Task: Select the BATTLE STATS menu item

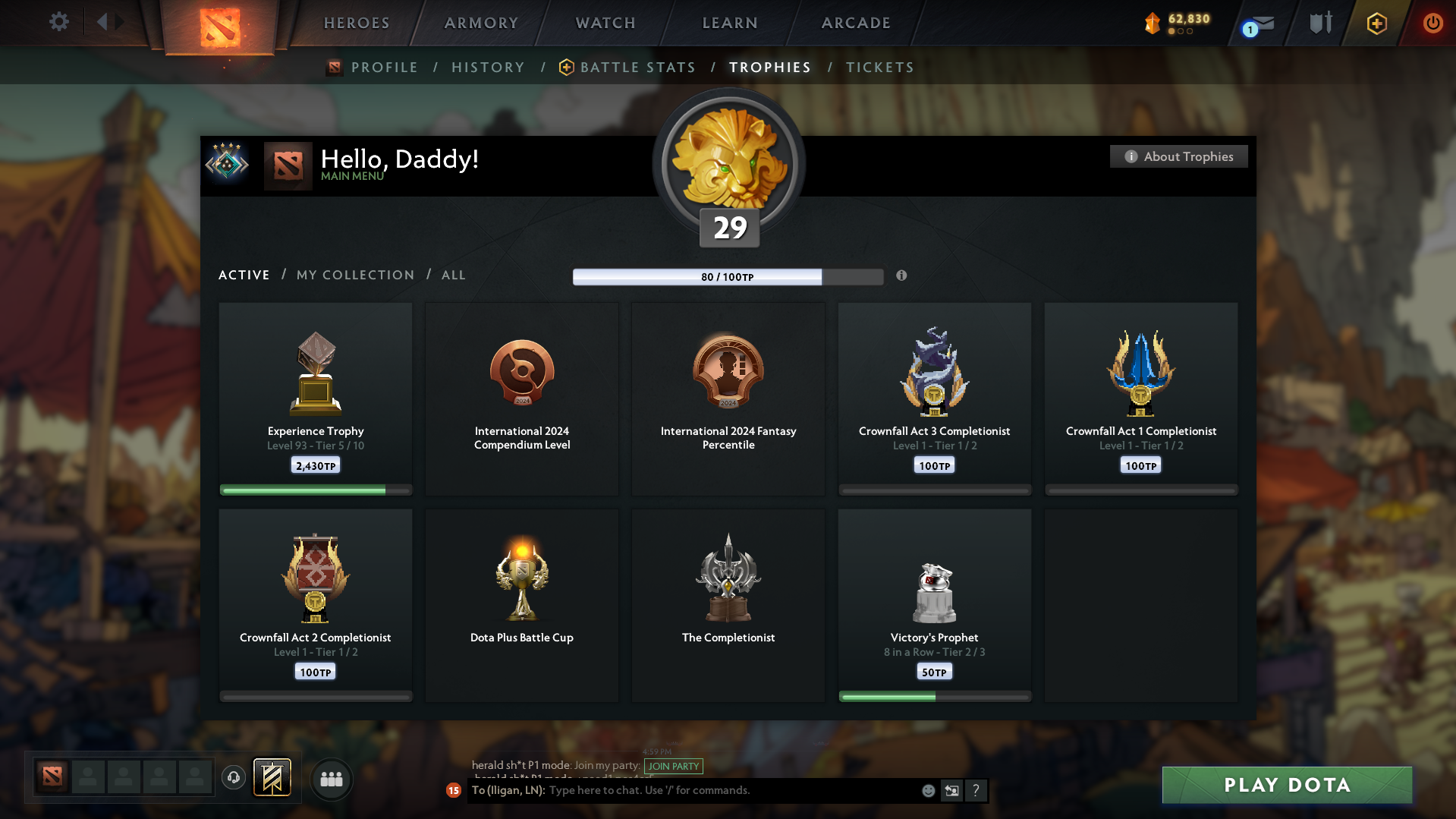Action: (637, 67)
